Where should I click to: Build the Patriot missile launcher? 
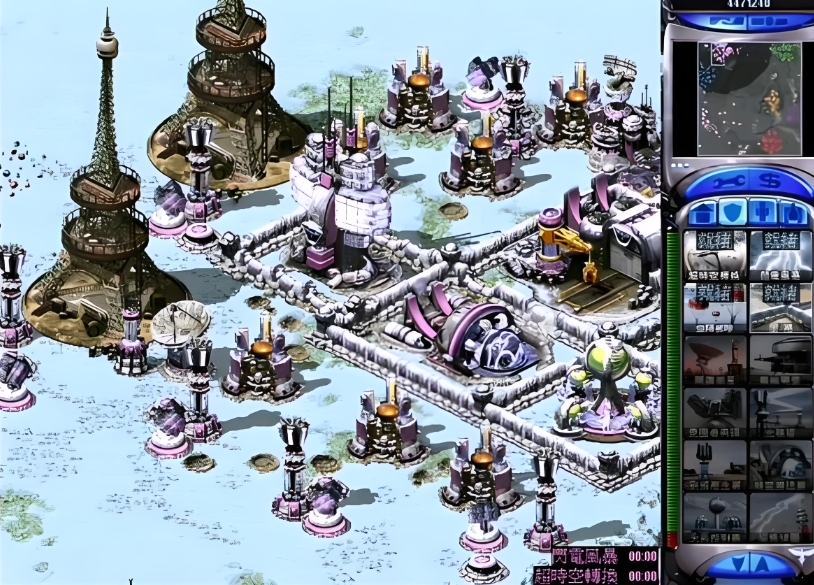[714, 412]
